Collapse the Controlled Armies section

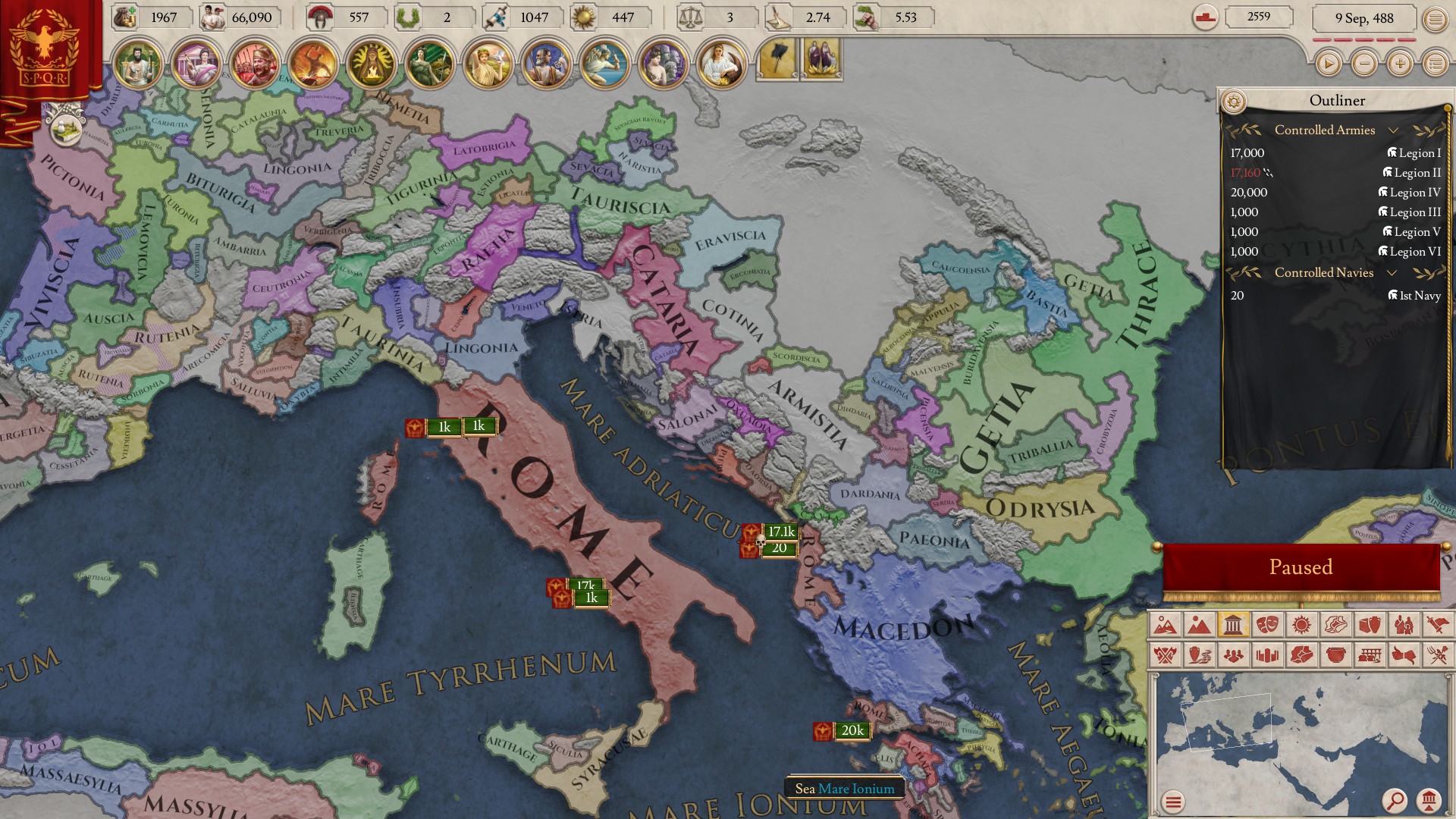pos(1394,130)
